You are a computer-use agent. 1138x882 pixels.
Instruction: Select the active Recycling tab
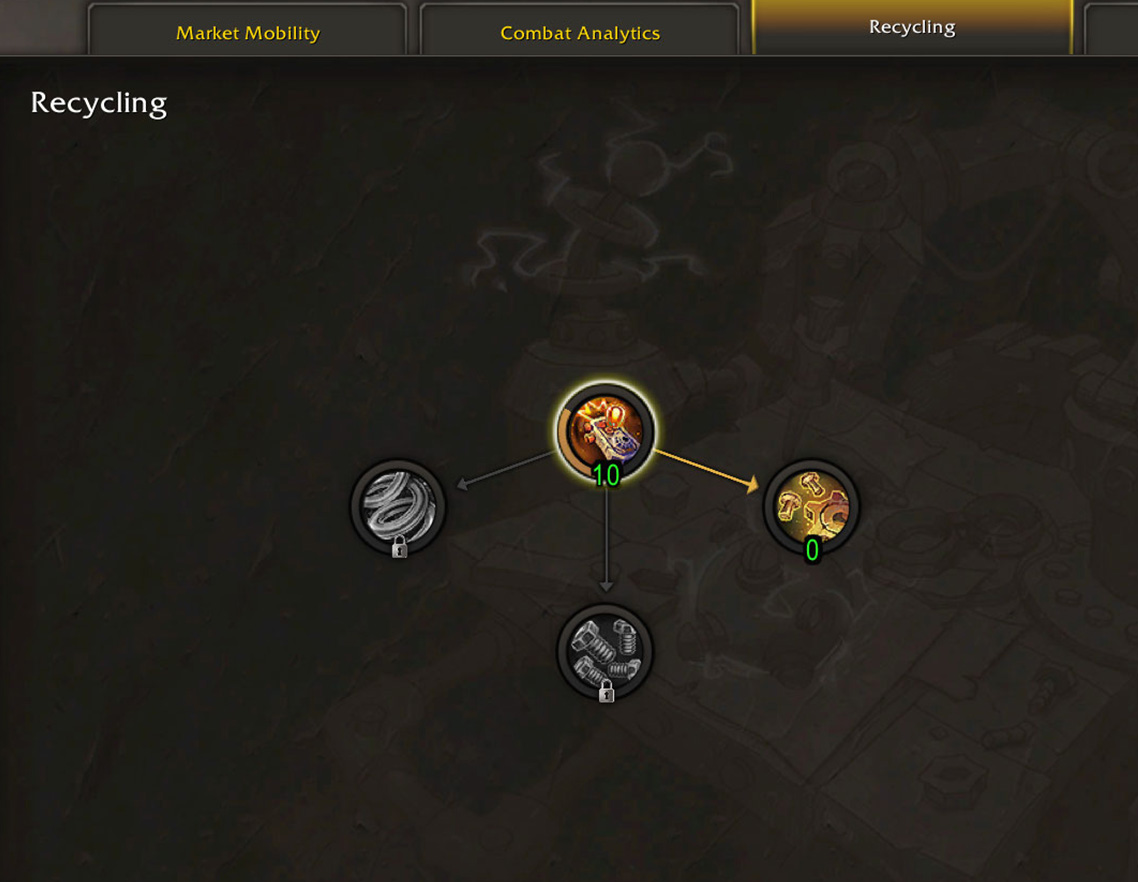[911, 27]
